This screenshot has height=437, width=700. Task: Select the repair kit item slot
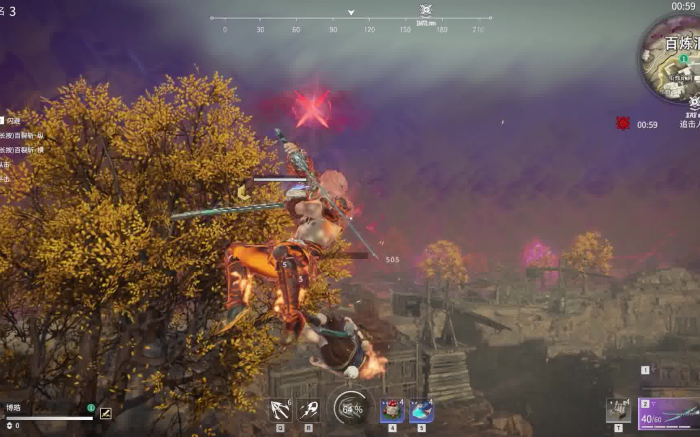point(619,410)
